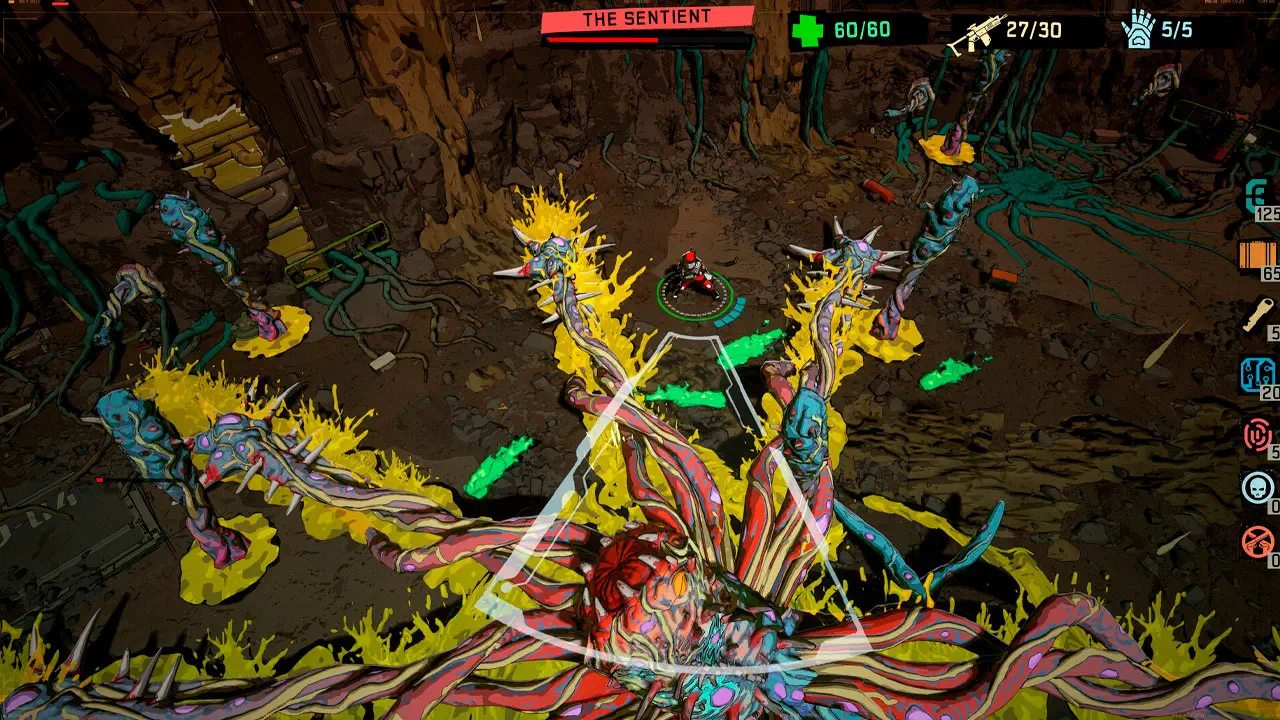Screen dimensions: 1280x720
Task: Click the green health cross icon
Action: [806, 30]
